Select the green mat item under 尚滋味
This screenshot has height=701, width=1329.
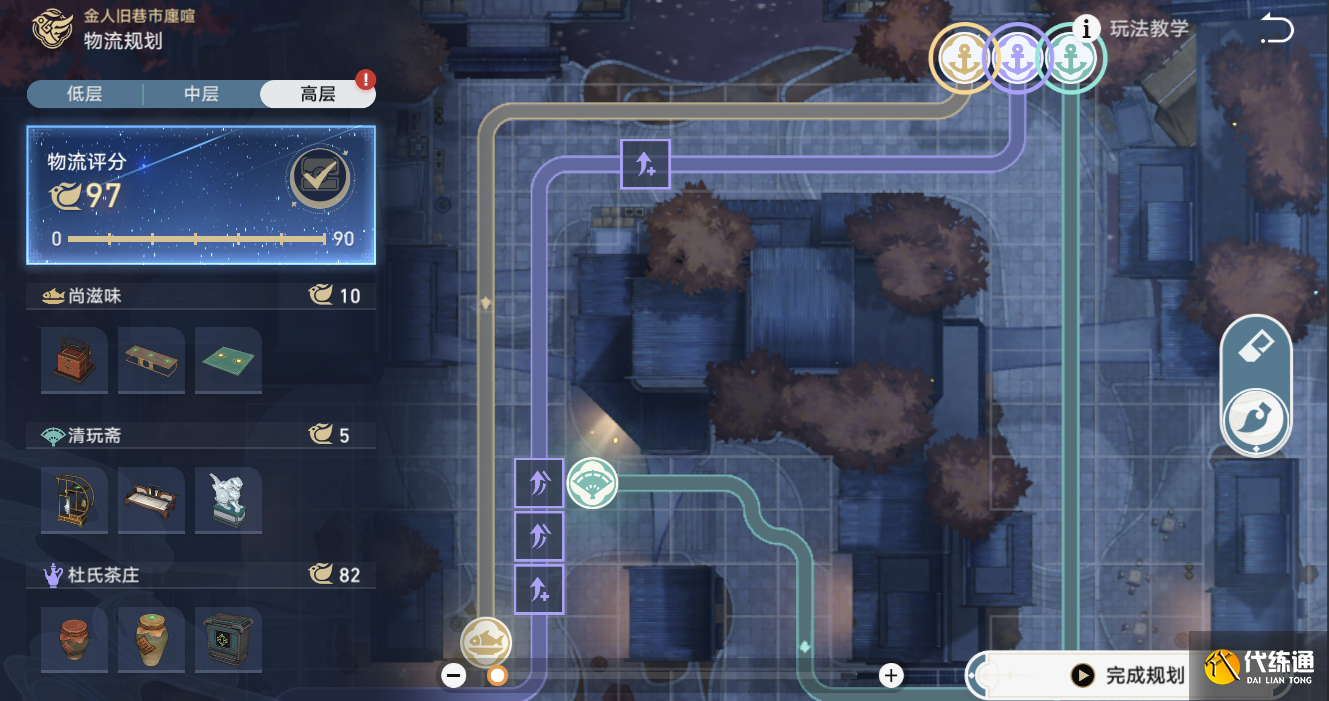coord(228,359)
